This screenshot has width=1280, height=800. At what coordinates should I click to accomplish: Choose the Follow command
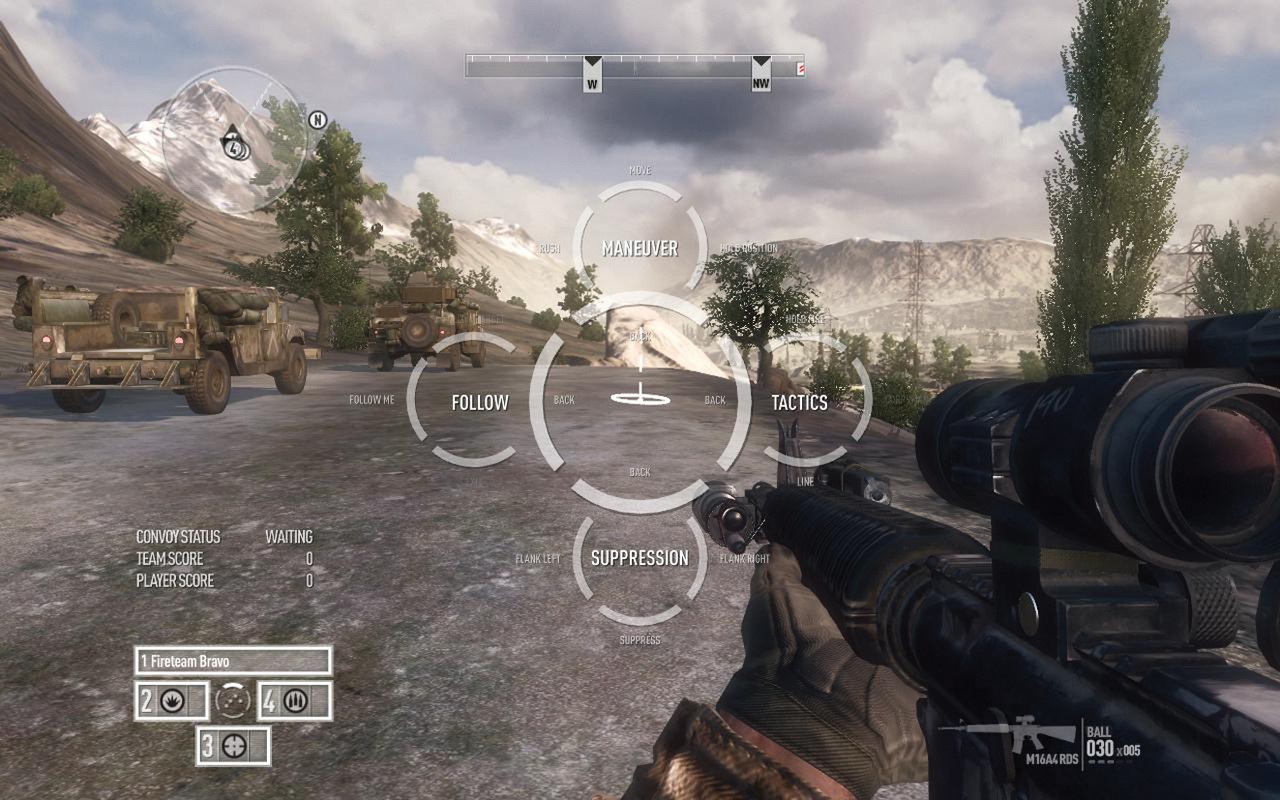click(479, 402)
